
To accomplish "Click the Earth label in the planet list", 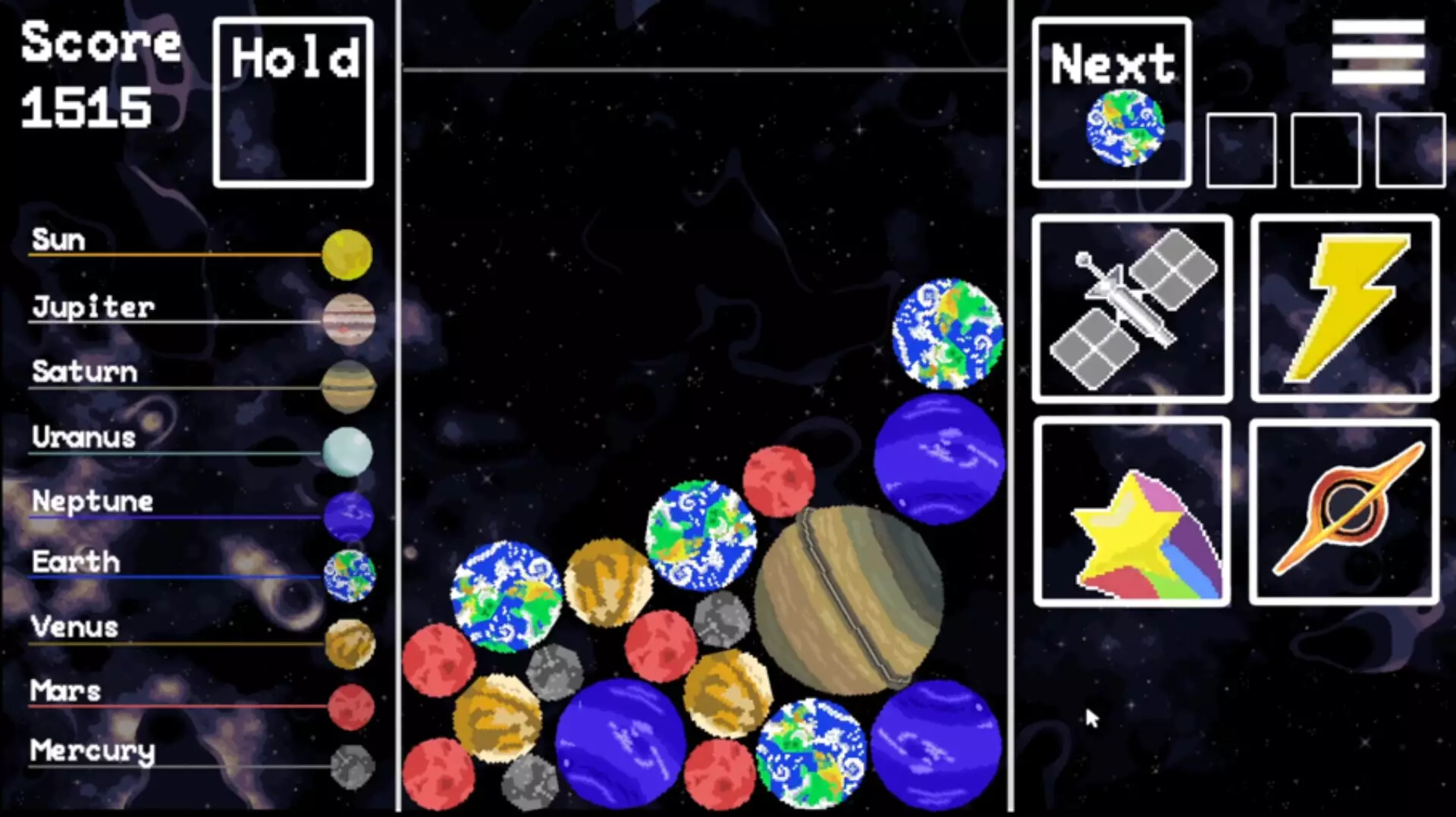I will 74,562.
